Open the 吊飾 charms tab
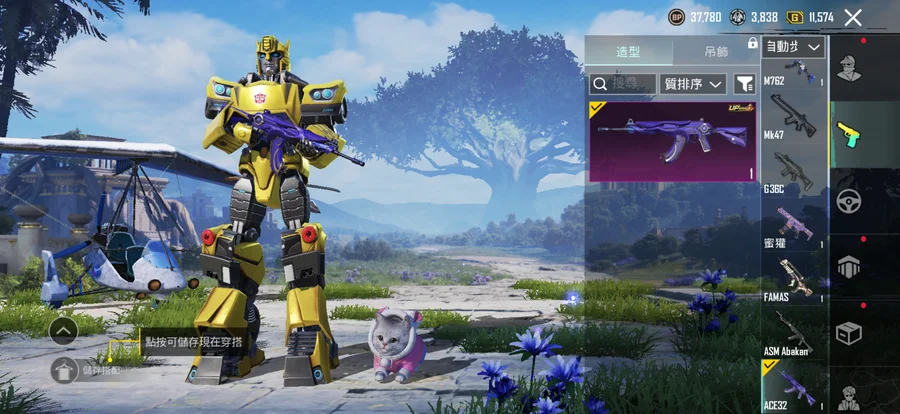The width and height of the screenshot is (900, 414). point(715,52)
